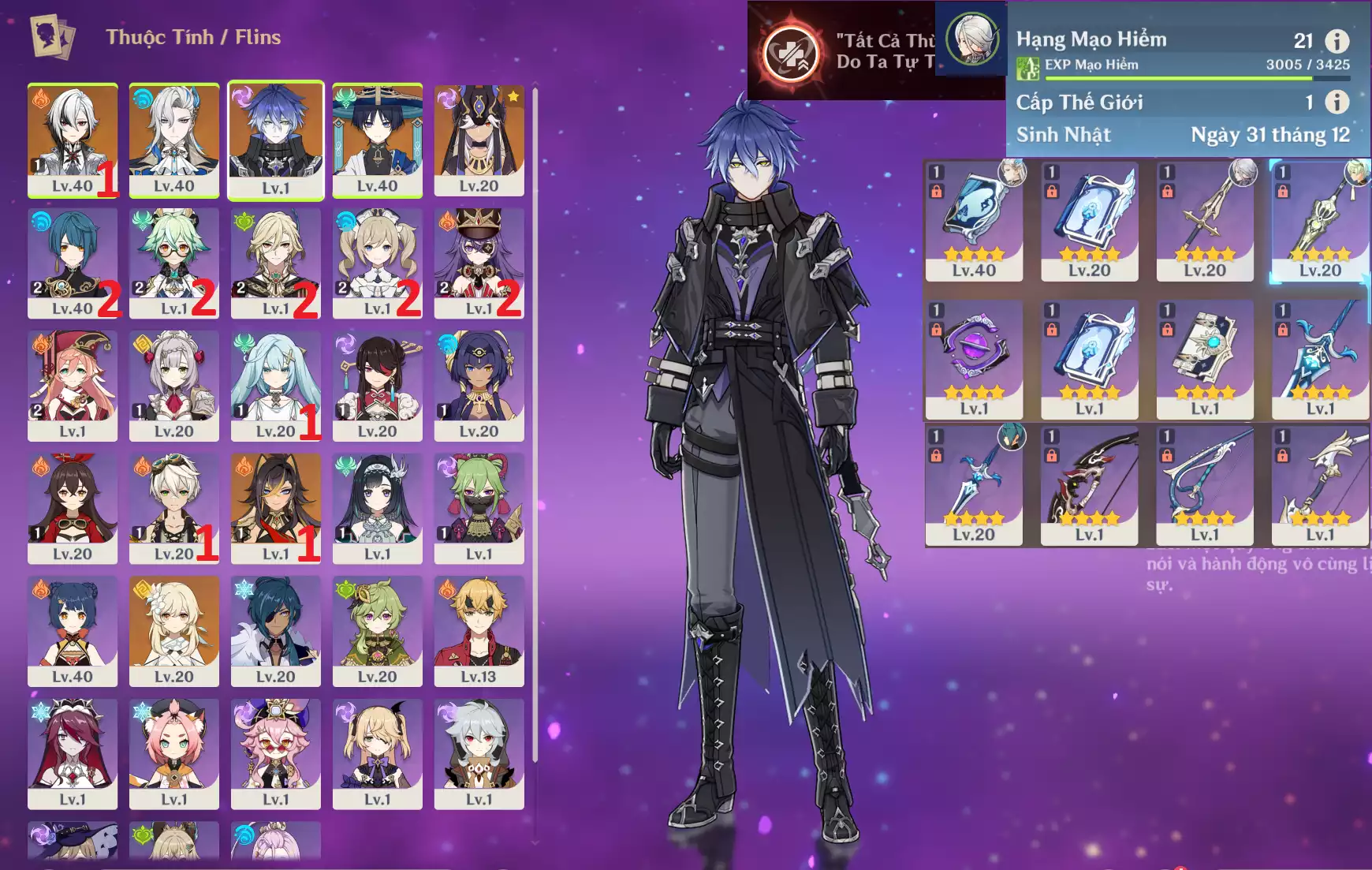
Task: Select the Kuki Shinobu character tile
Action: pyautogui.click(x=479, y=508)
